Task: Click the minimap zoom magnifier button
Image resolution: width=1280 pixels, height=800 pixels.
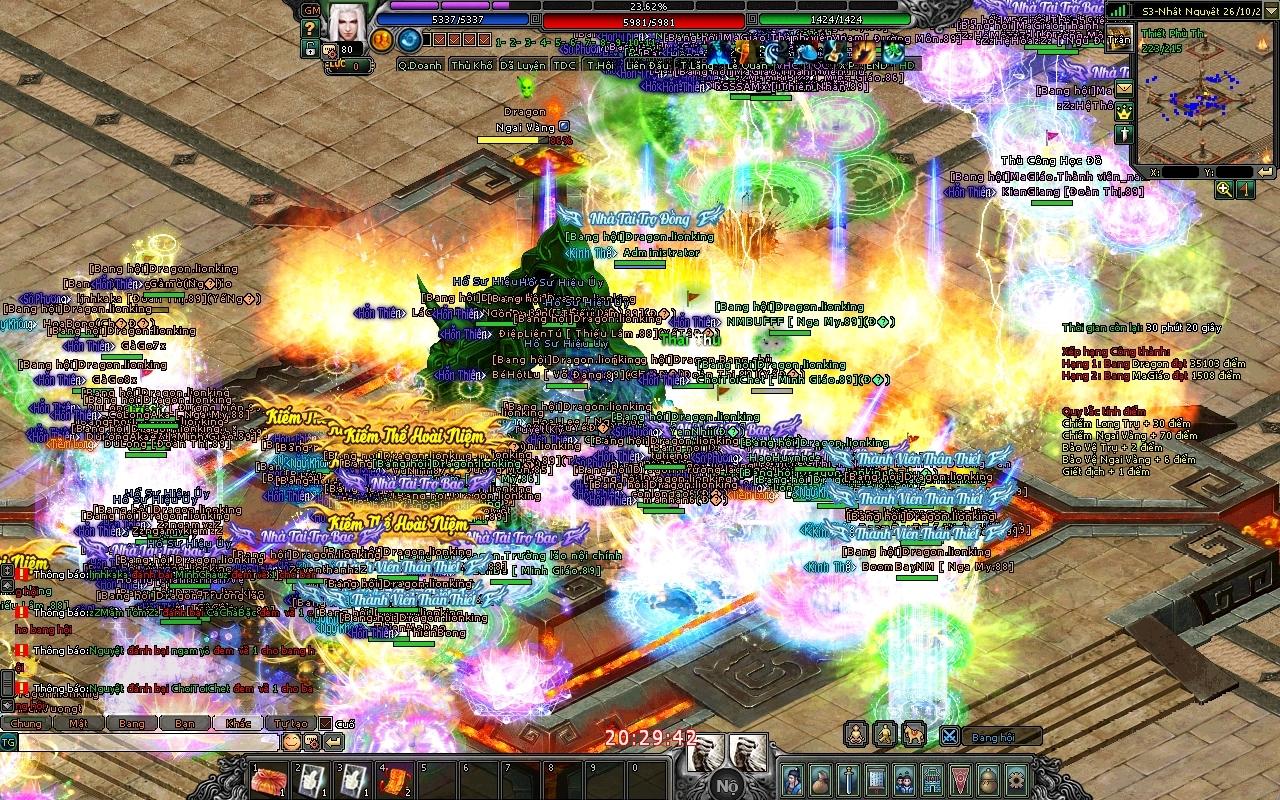Action: [1224, 189]
